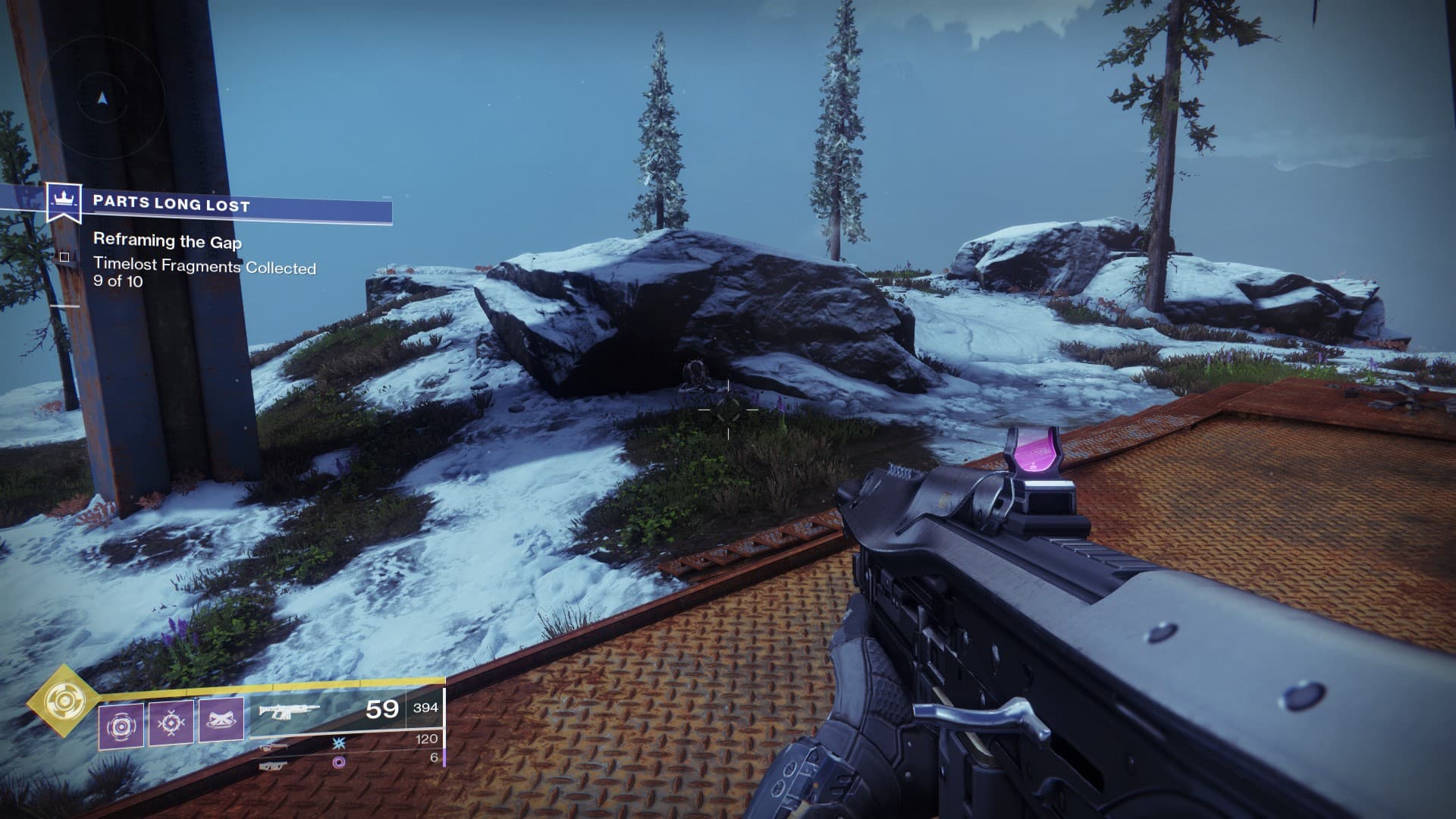
Task: Select the equipped primary rifle weapon icon
Action: click(290, 711)
